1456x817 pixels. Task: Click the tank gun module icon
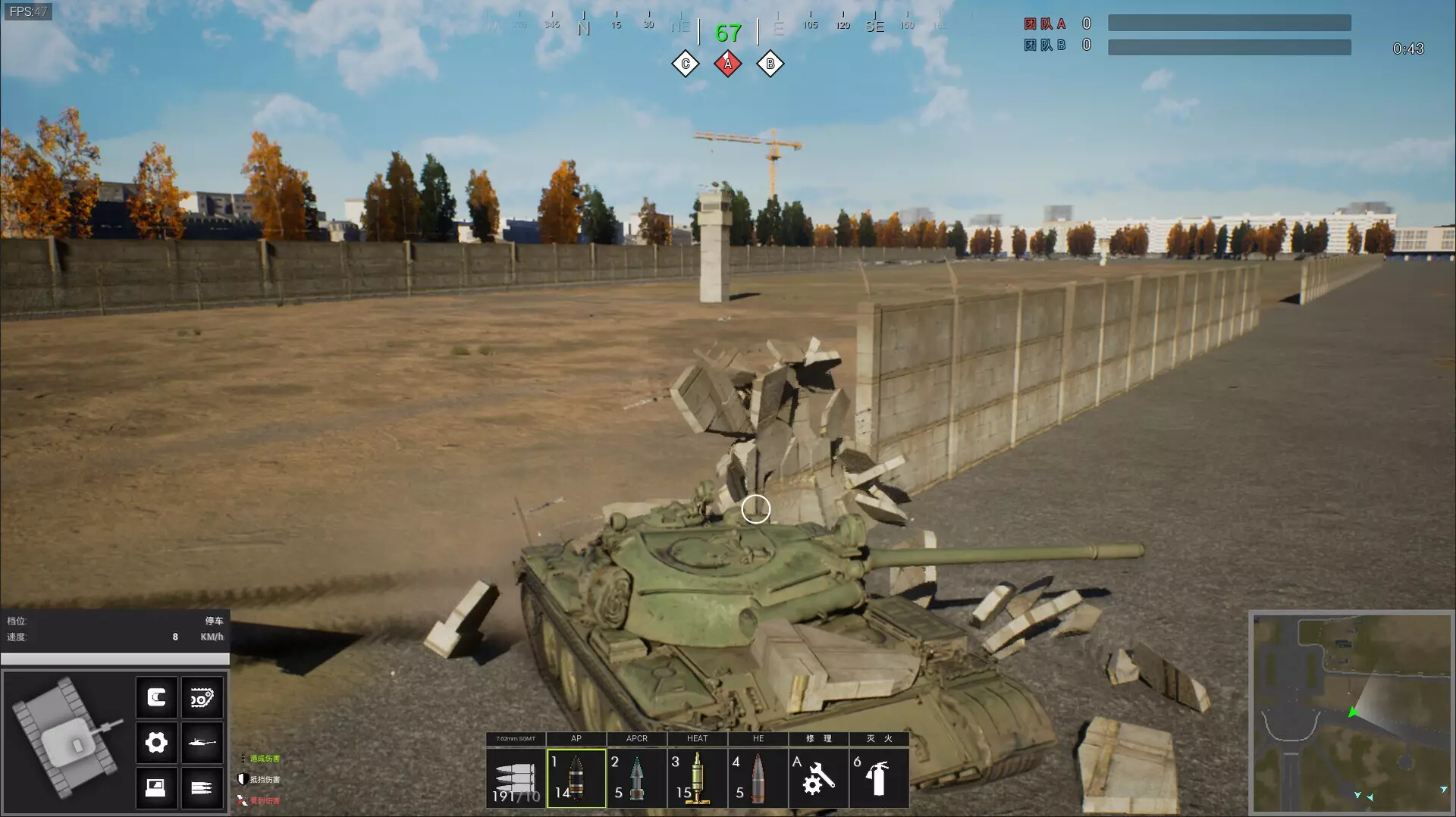tap(202, 742)
